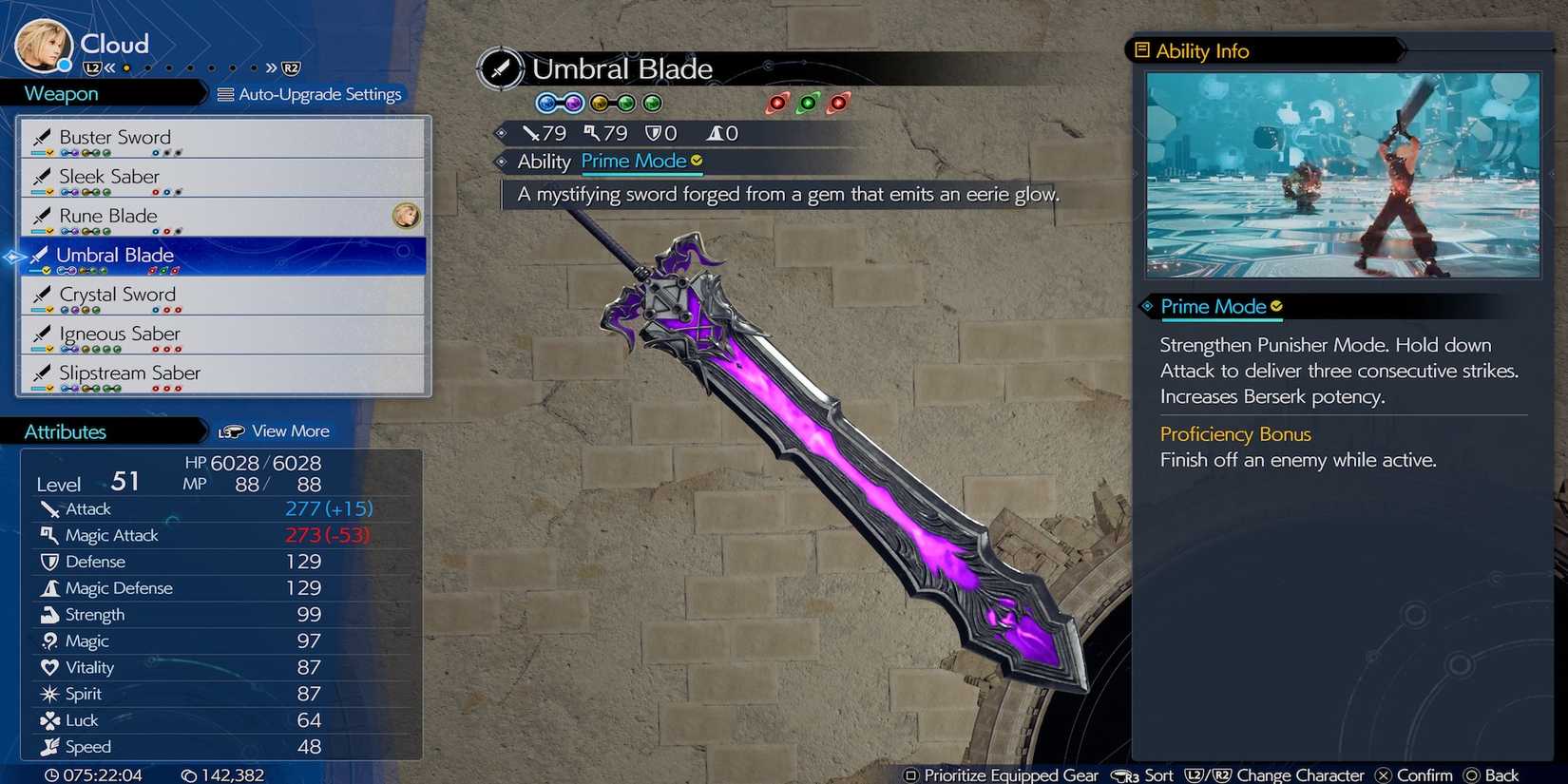Select the Crystal Sword list entry
1568x784 pixels.
click(x=117, y=295)
